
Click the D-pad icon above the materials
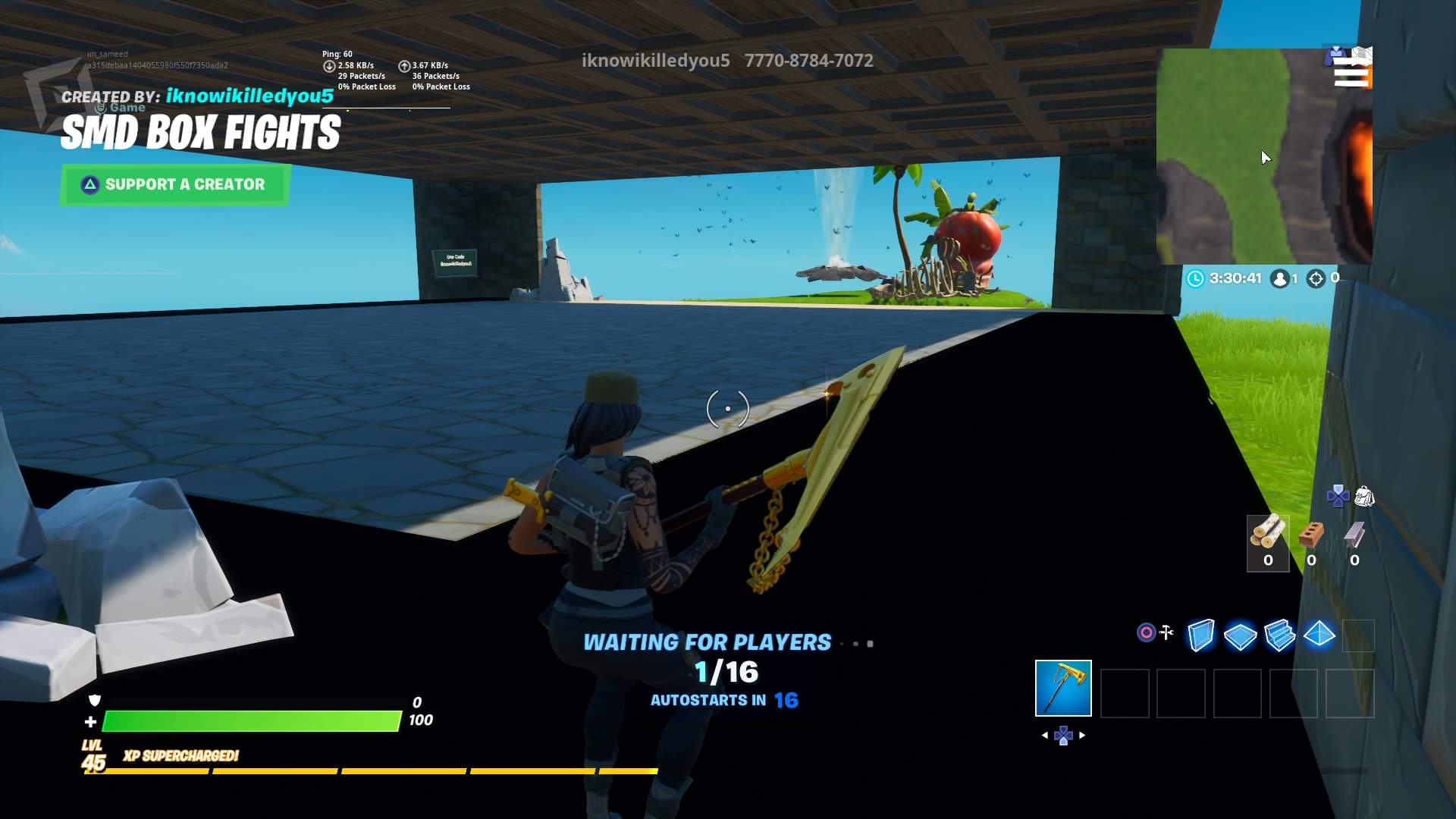tap(1339, 495)
